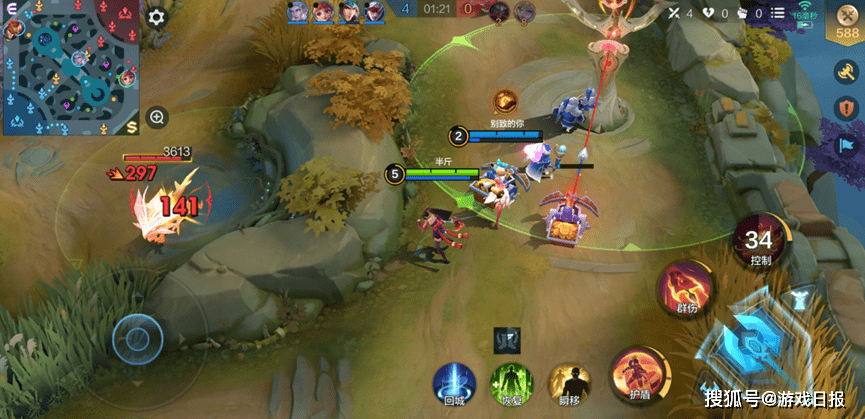The height and width of the screenshot is (419, 865).
Task: Tap the attack tower button
Action: pyautogui.click(x=800, y=299)
